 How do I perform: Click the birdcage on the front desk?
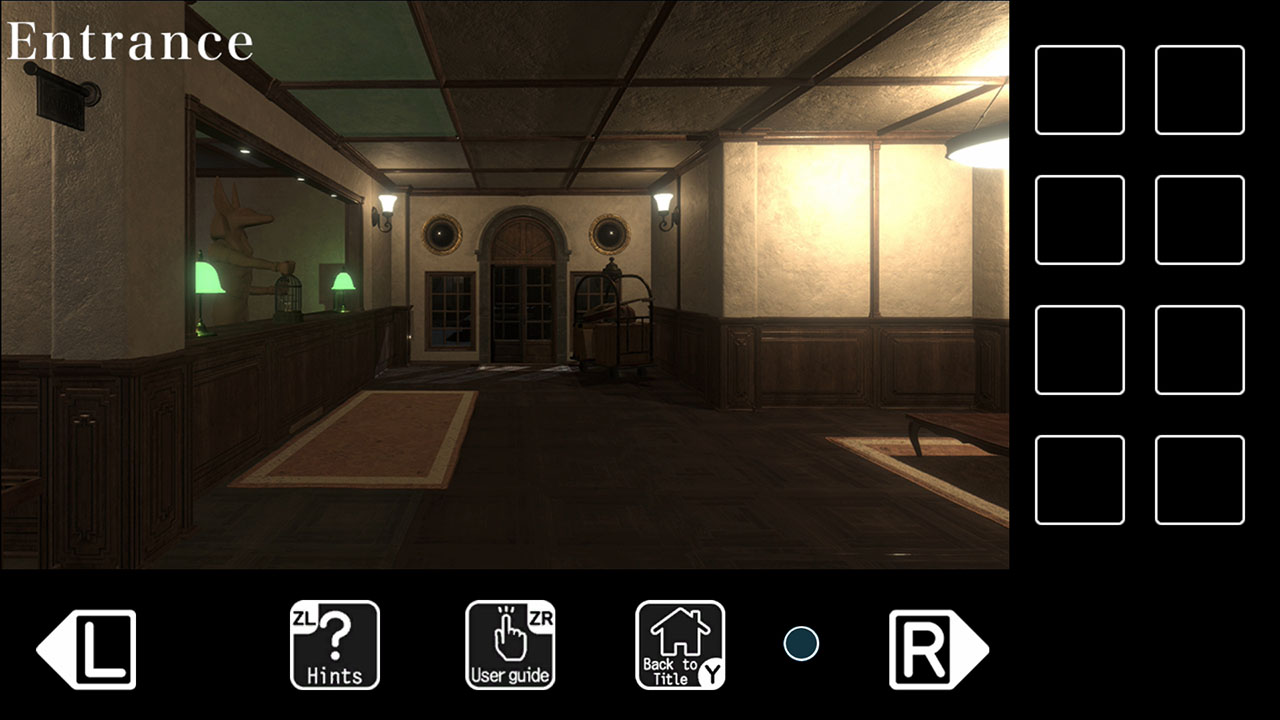click(290, 295)
